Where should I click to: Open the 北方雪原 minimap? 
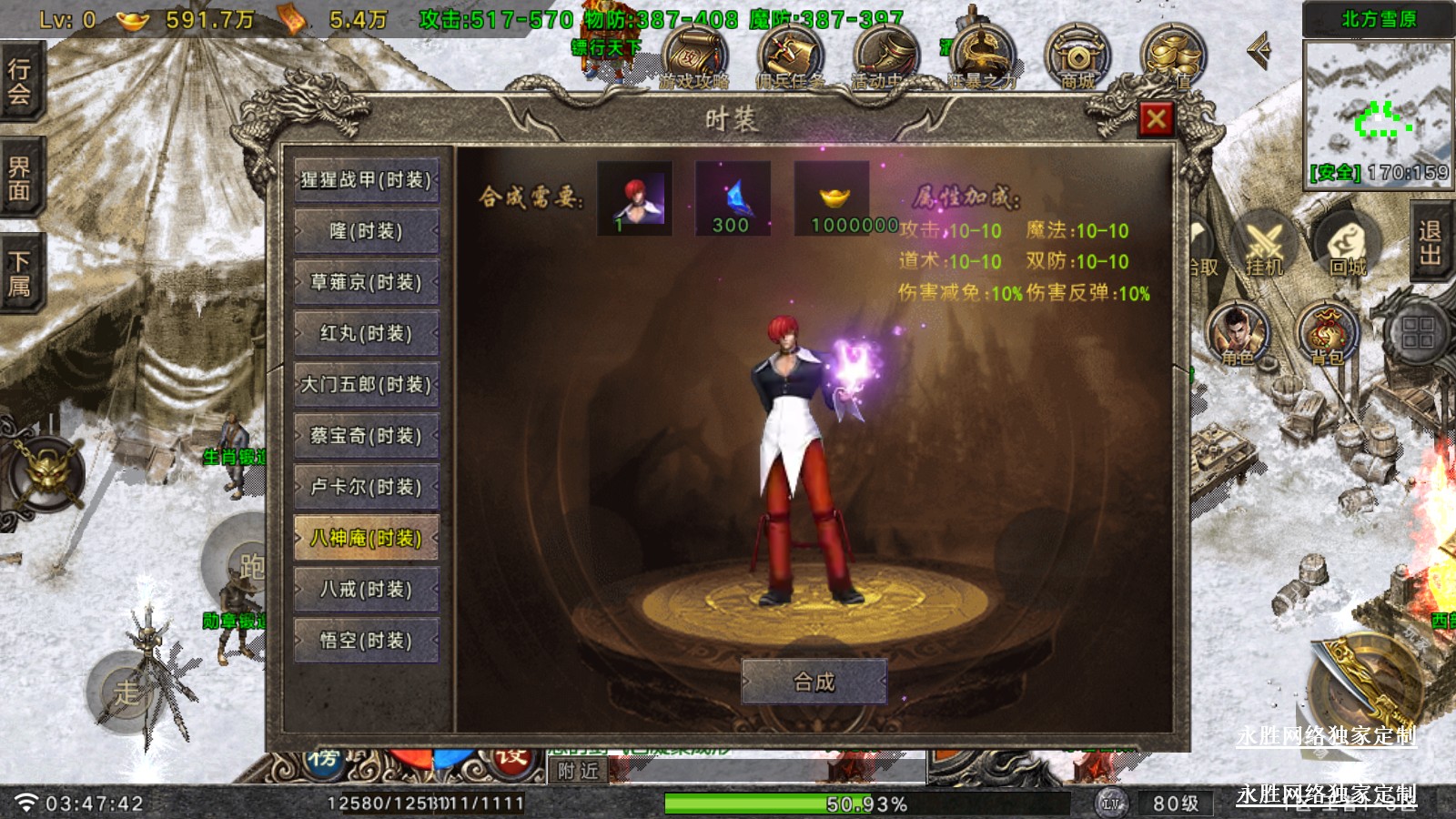[1378, 109]
